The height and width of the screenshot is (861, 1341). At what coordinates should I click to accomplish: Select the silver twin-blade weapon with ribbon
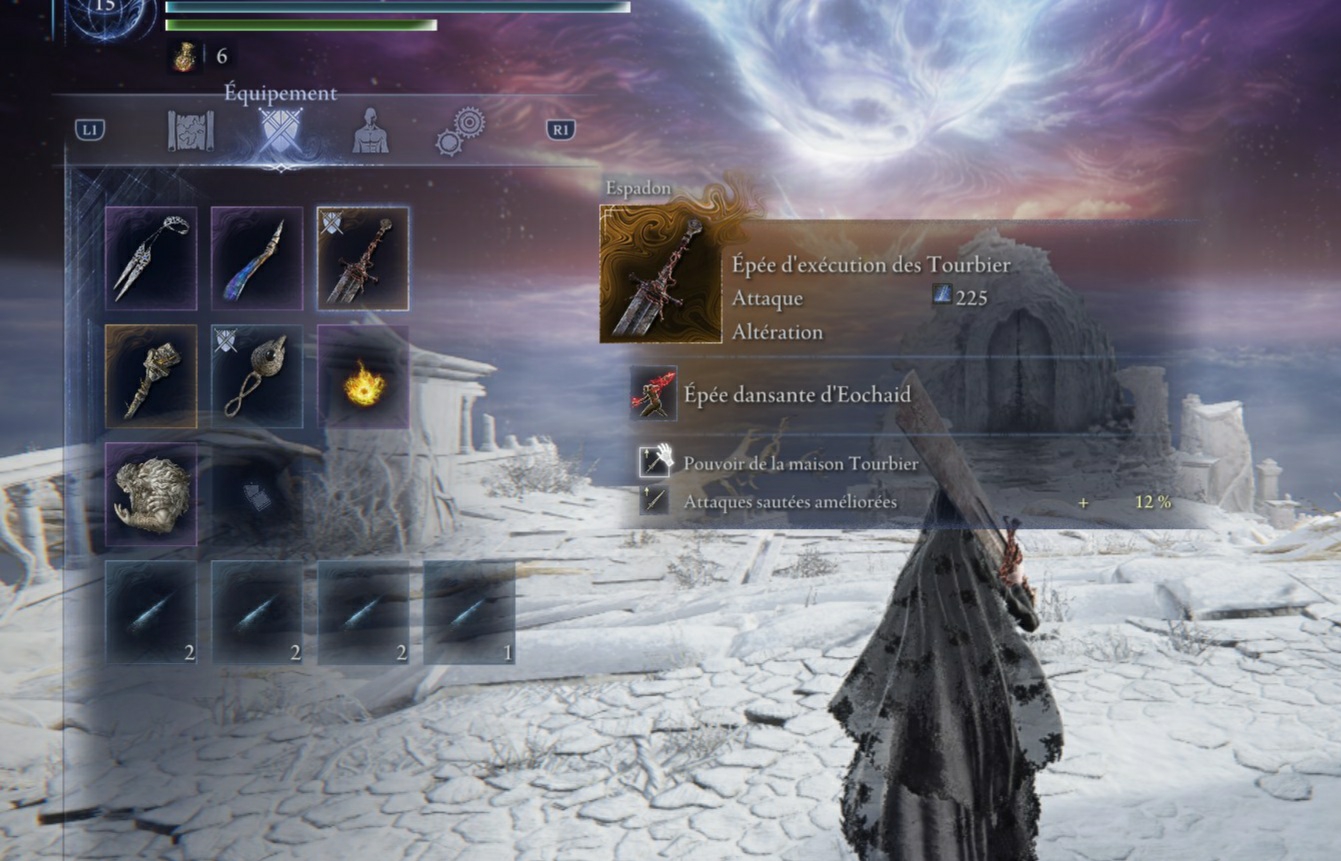tap(151, 258)
